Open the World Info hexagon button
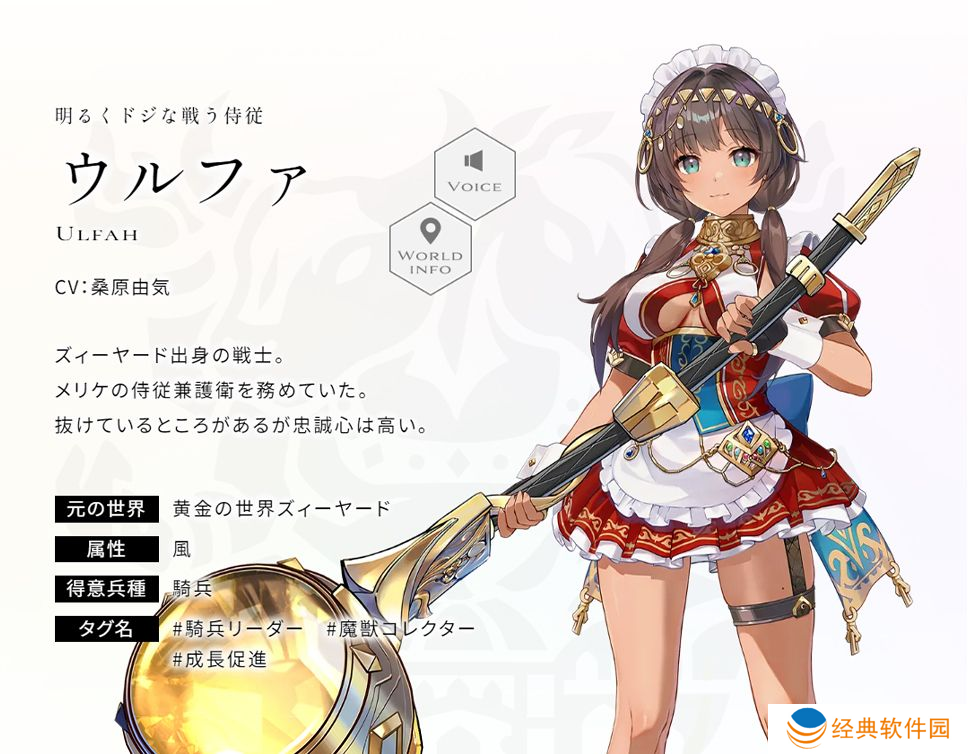Image resolution: width=968 pixels, height=754 pixels. click(x=430, y=248)
